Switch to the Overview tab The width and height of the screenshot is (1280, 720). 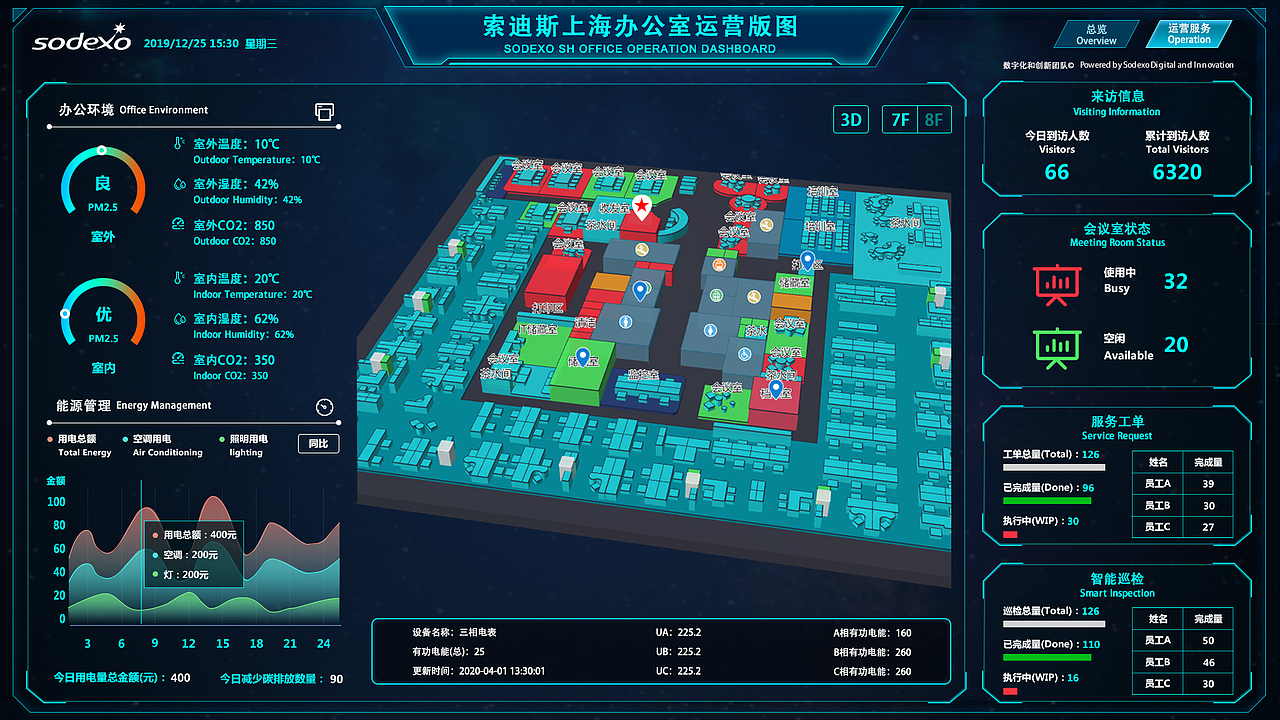(x=1095, y=33)
